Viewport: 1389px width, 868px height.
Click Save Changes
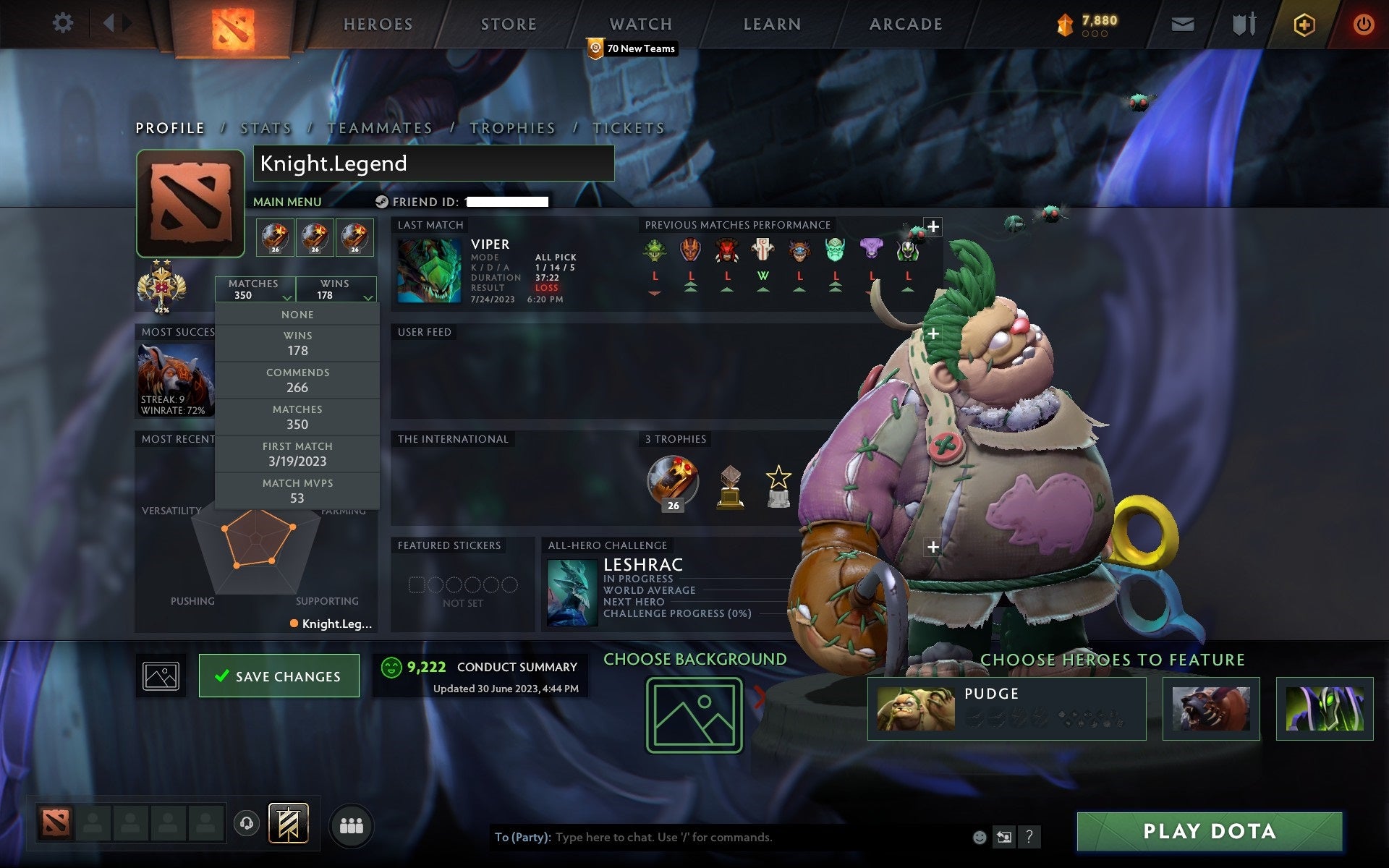coord(279,675)
